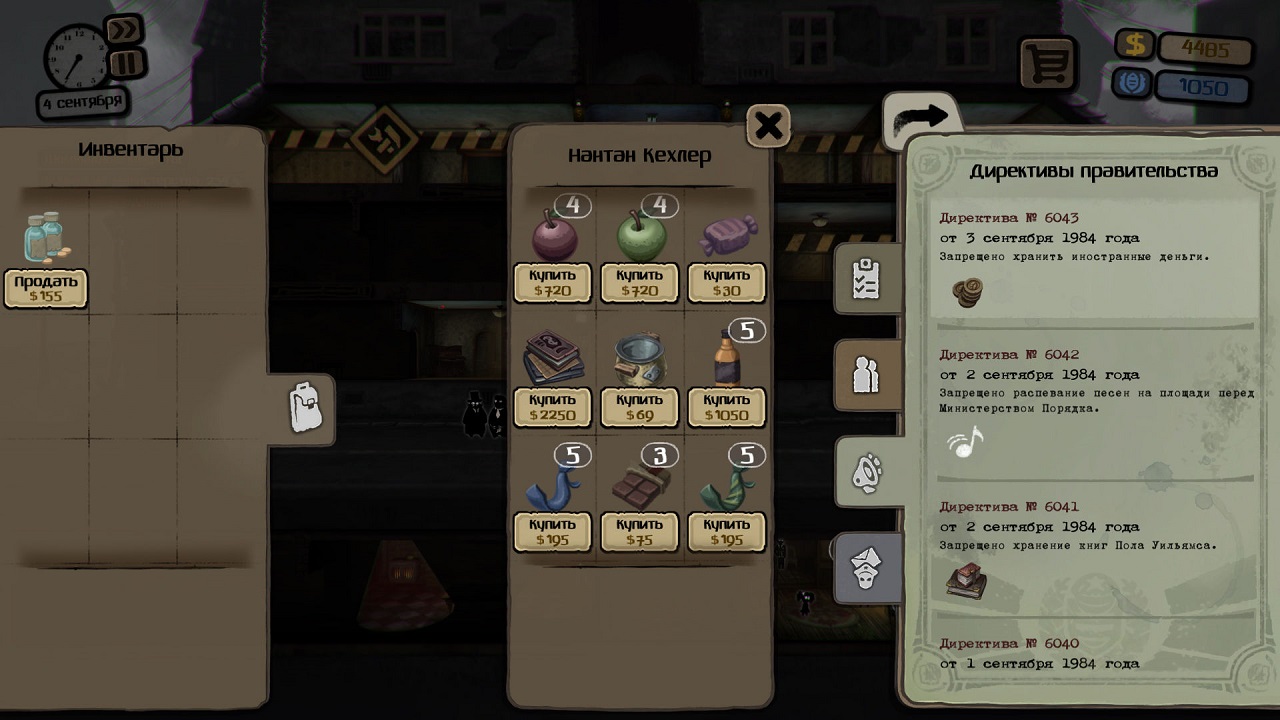Toggle the inventory backpack tab

pos(305,408)
